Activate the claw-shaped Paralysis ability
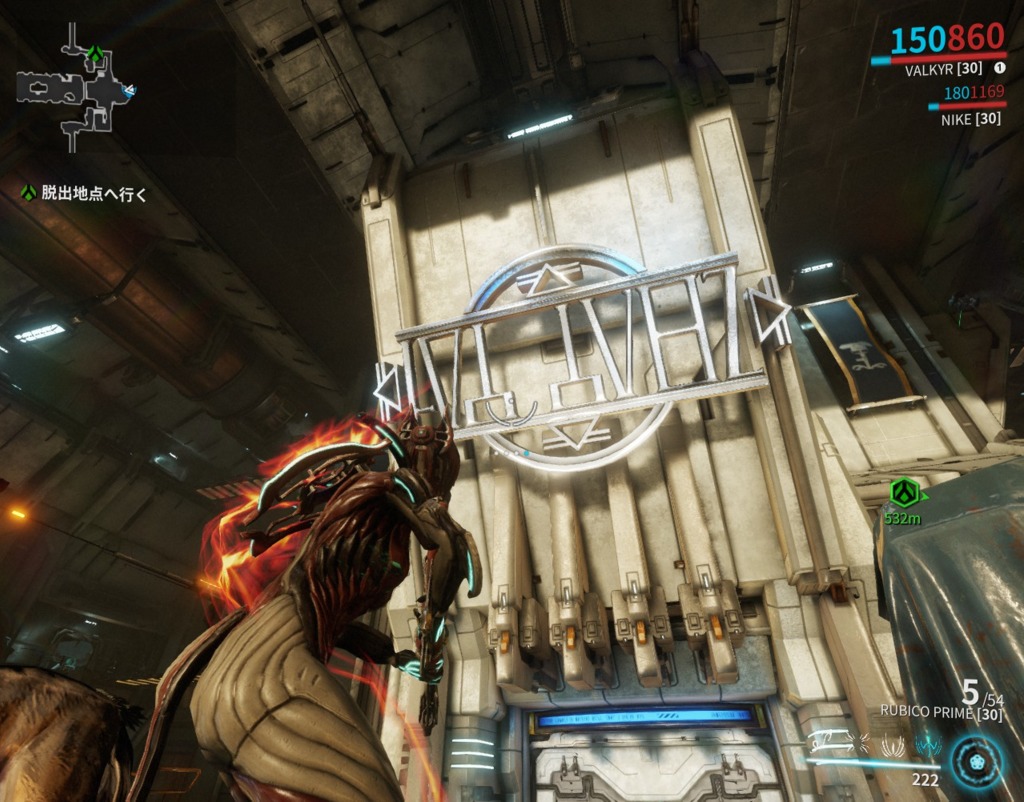This screenshot has width=1024, height=802. pos(891,745)
